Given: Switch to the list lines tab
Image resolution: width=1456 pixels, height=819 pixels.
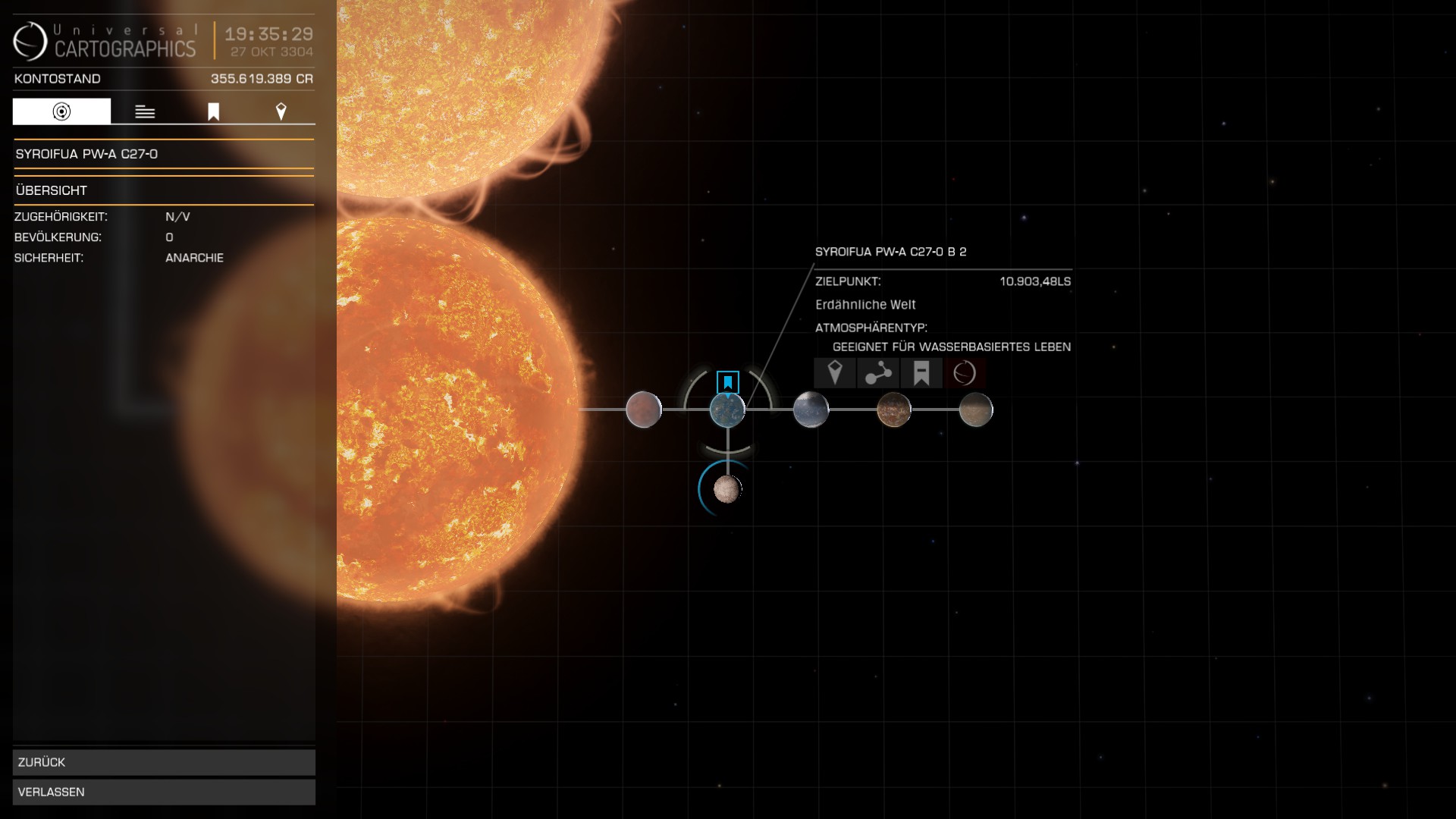Looking at the screenshot, I should coord(145,111).
